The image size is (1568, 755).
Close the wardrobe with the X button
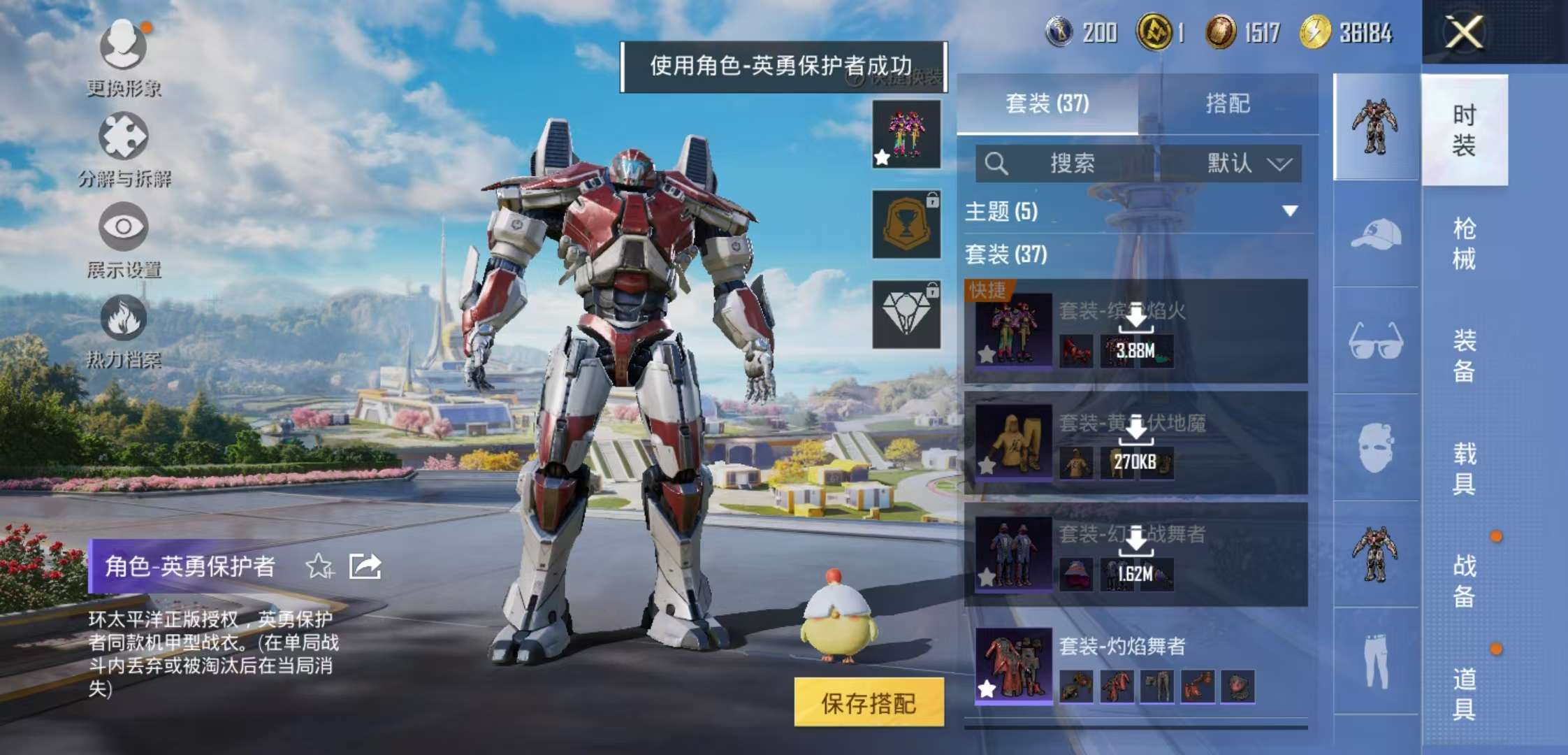1464,32
